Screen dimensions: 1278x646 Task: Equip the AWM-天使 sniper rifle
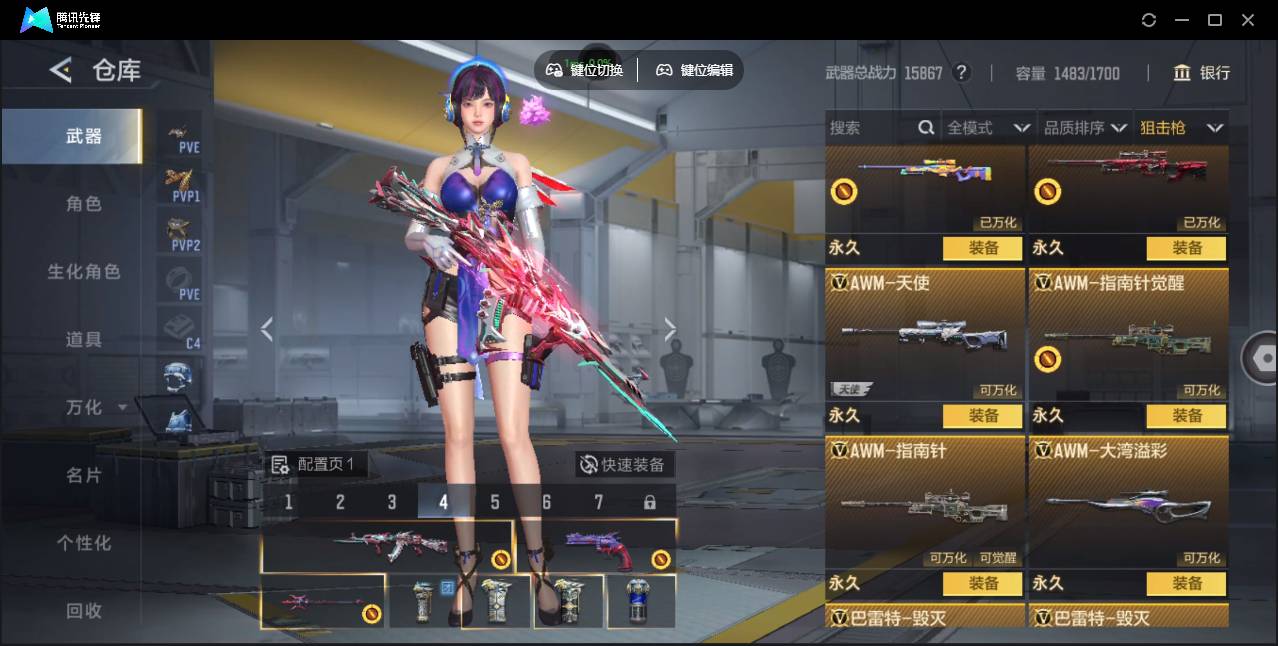tap(982, 416)
